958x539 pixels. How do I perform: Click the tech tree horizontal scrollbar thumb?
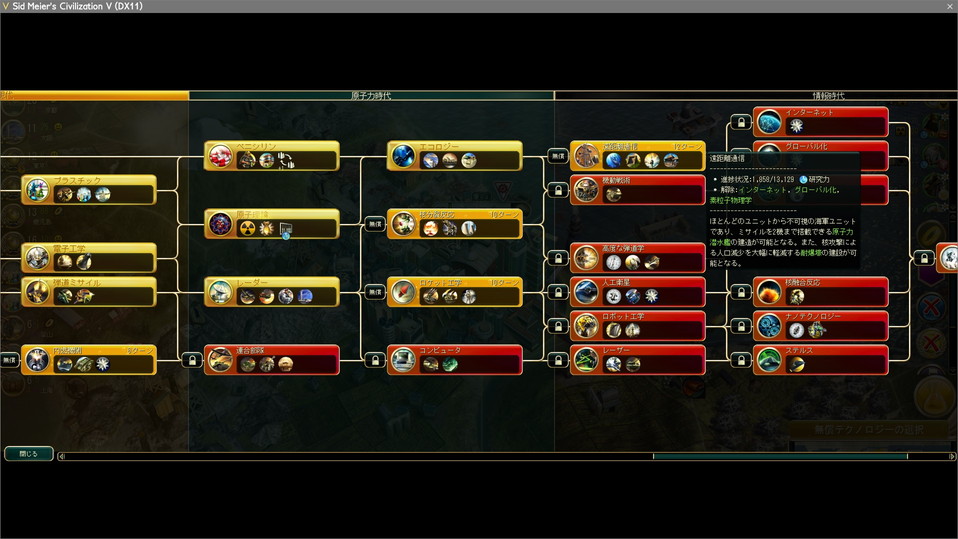pyautogui.click(x=780, y=456)
